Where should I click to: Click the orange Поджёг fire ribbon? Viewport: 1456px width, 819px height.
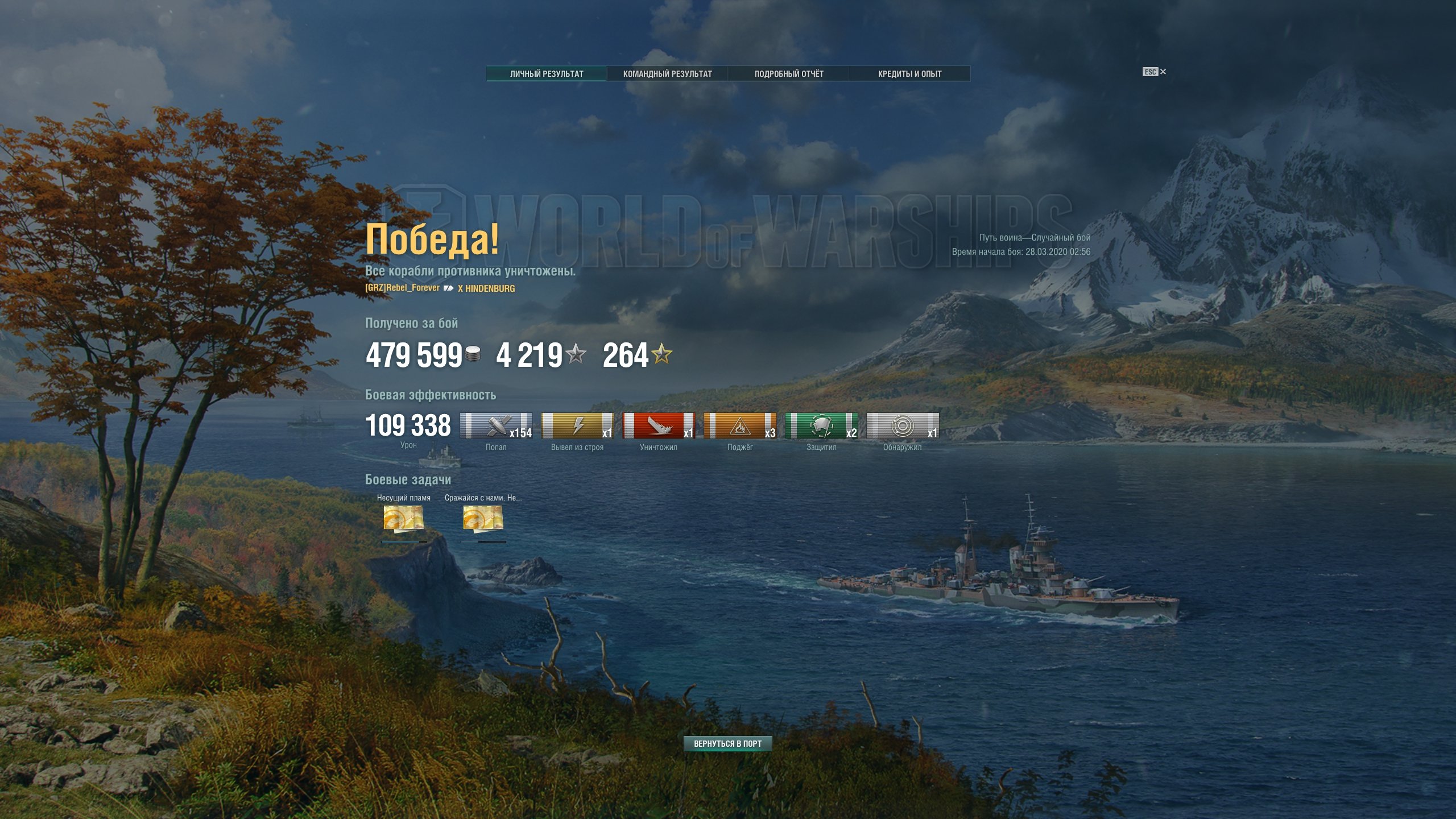point(740,426)
